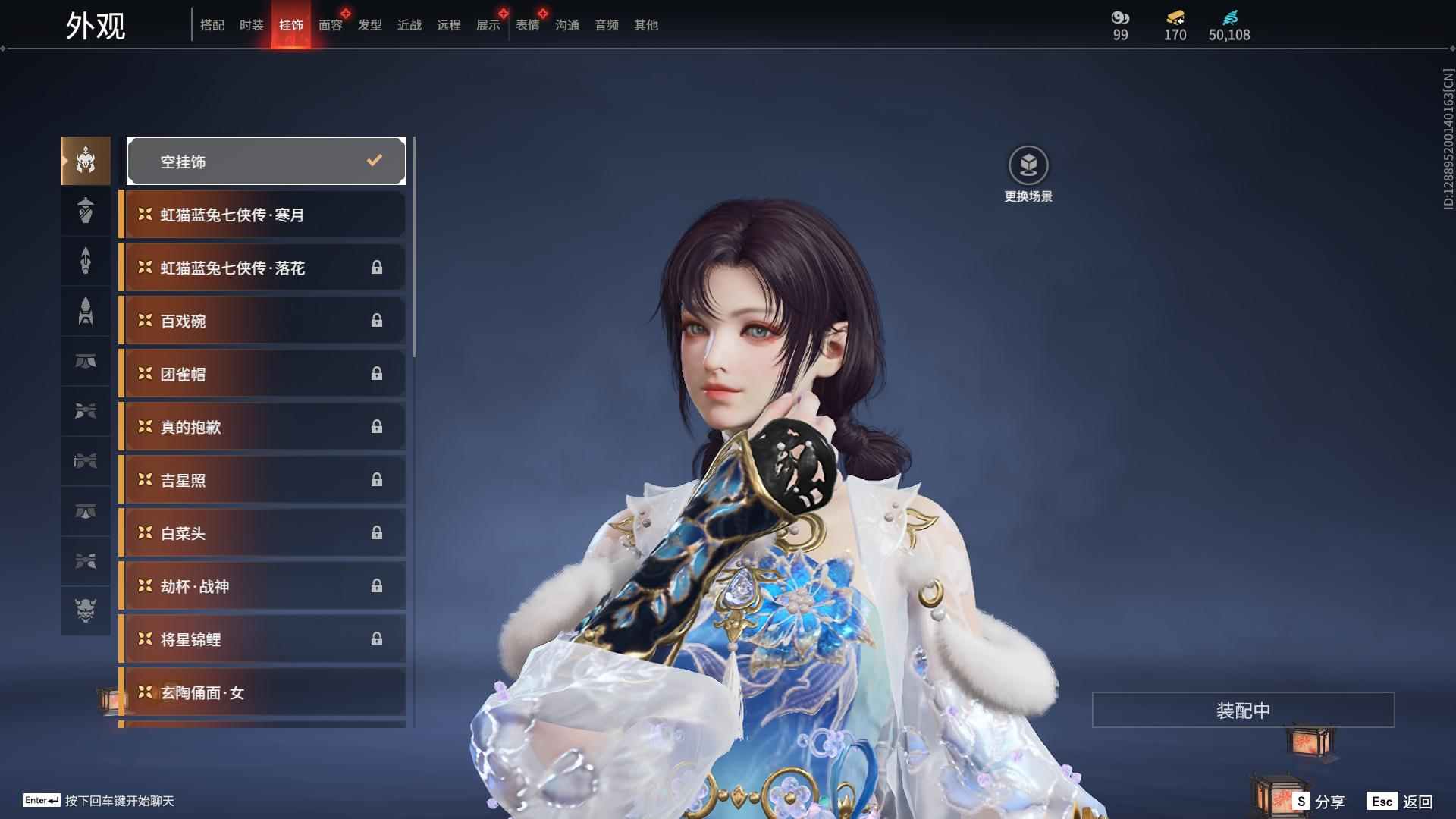
Task: Select the locked 百戏碗 accessory
Action: coord(262,321)
